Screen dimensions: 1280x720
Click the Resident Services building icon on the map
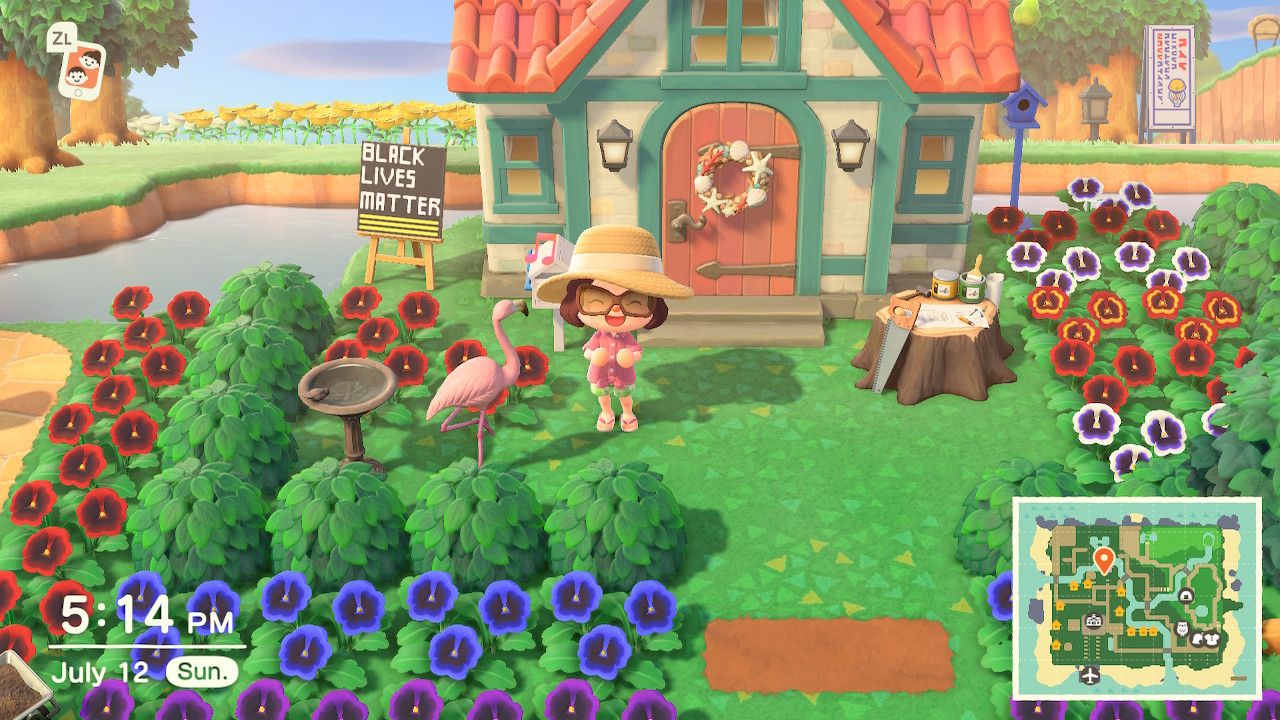click(1092, 619)
